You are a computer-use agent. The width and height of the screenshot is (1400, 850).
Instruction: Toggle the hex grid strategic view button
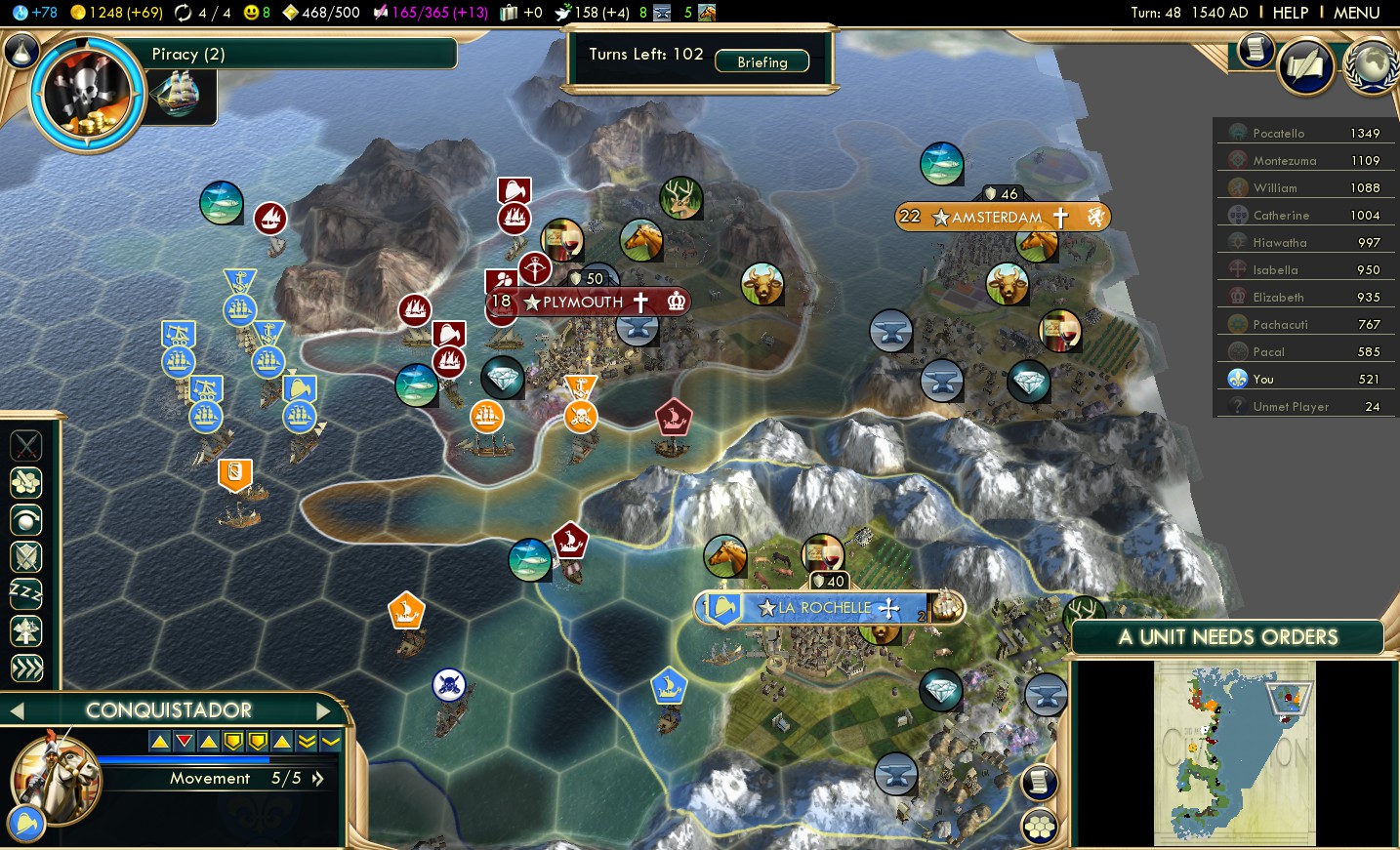1040,827
